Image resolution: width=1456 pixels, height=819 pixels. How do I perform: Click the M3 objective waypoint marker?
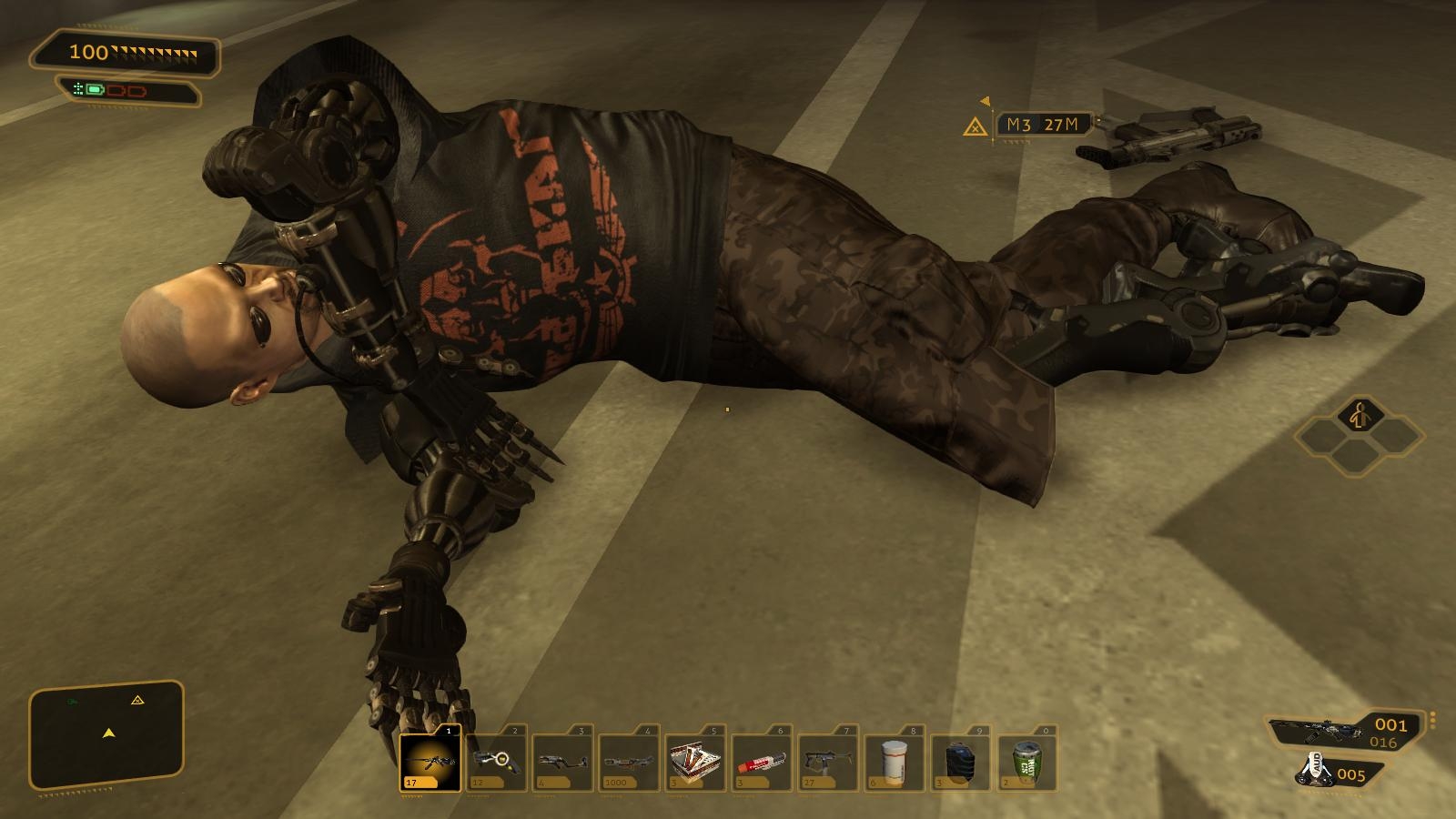pyautogui.click(x=976, y=126)
